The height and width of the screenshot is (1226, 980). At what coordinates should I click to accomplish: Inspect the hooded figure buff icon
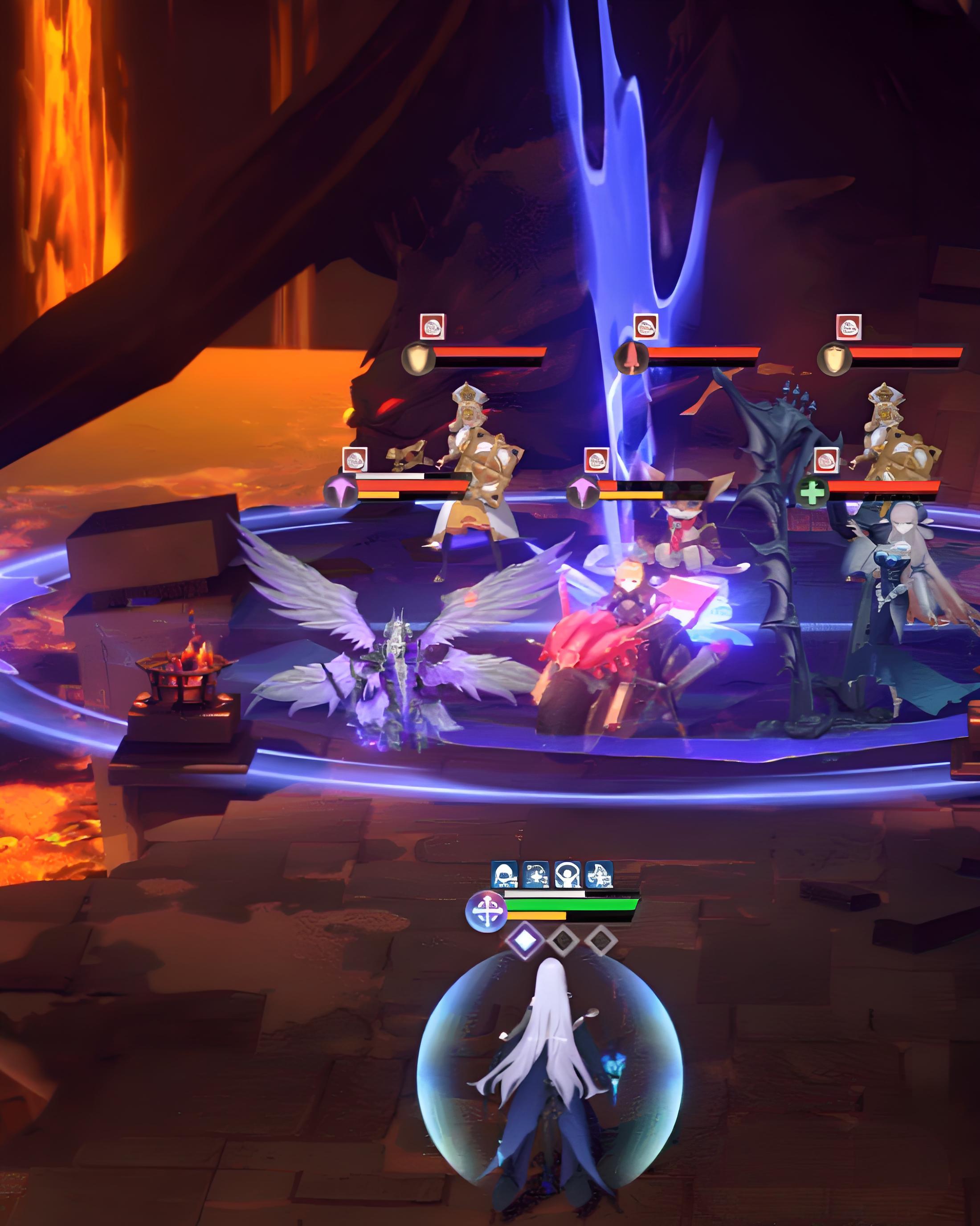point(503,875)
